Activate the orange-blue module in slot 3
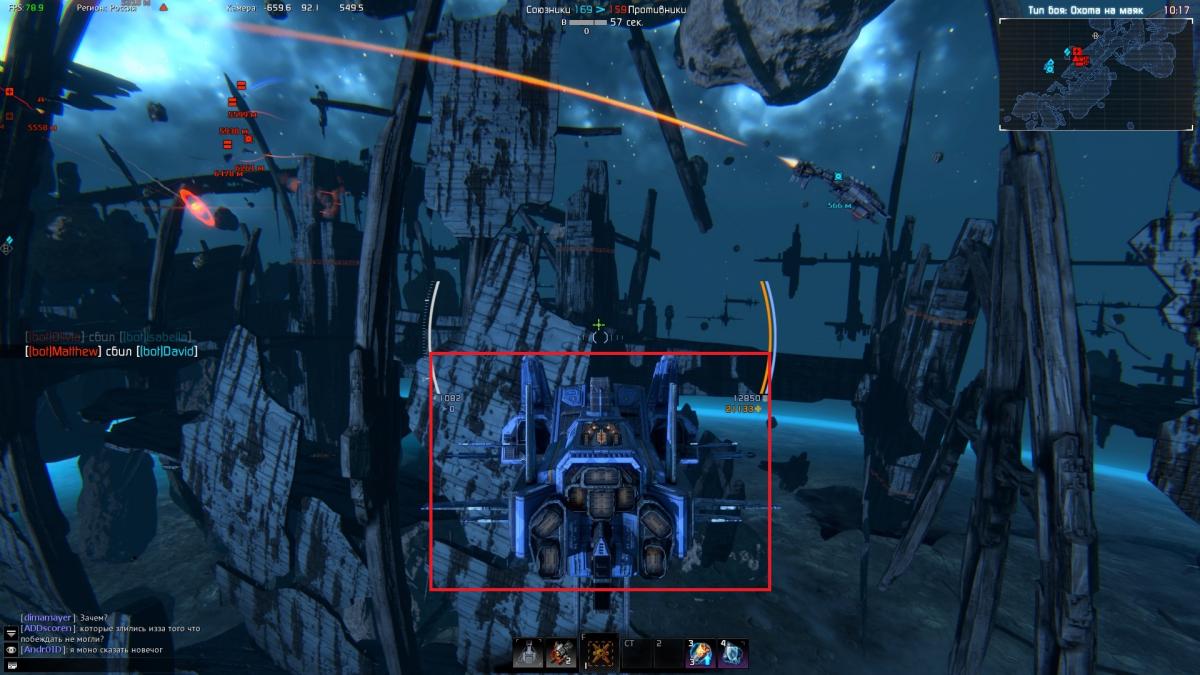 pyautogui.click(x=700, y=653)
